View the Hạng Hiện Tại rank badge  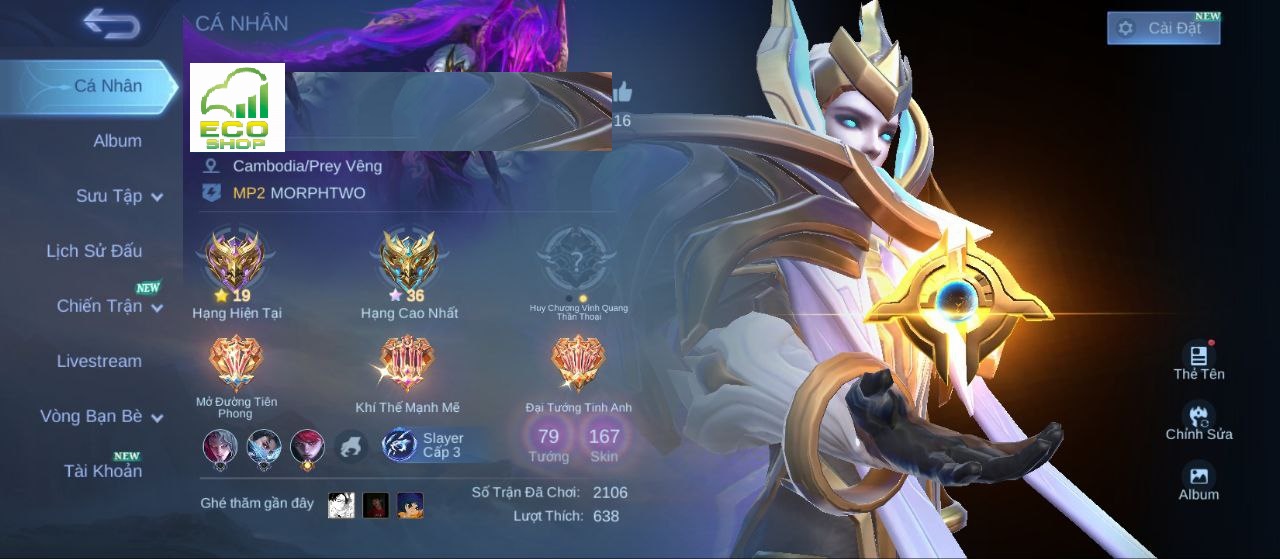(236, 262)
